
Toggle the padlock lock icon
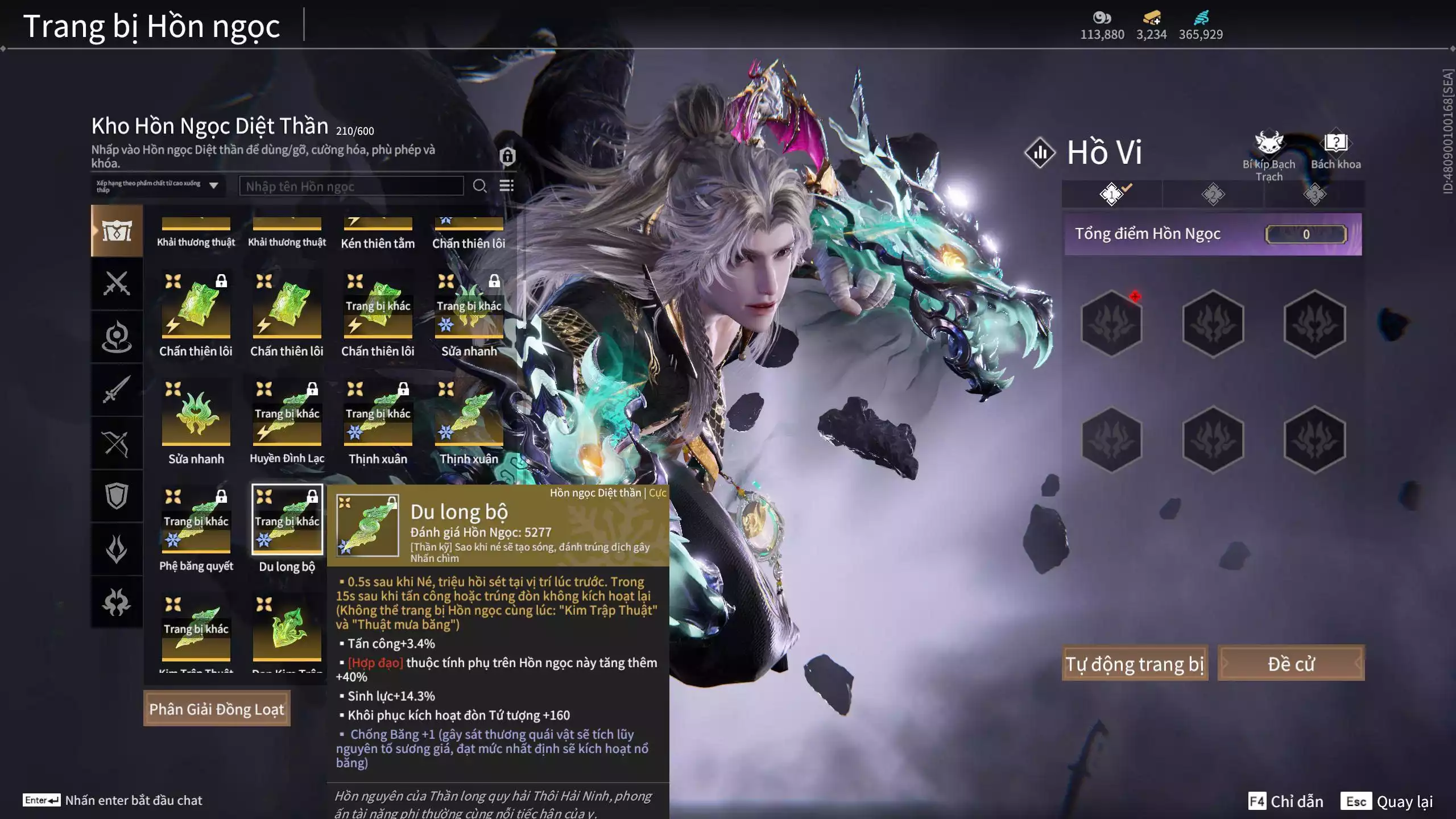507,156
